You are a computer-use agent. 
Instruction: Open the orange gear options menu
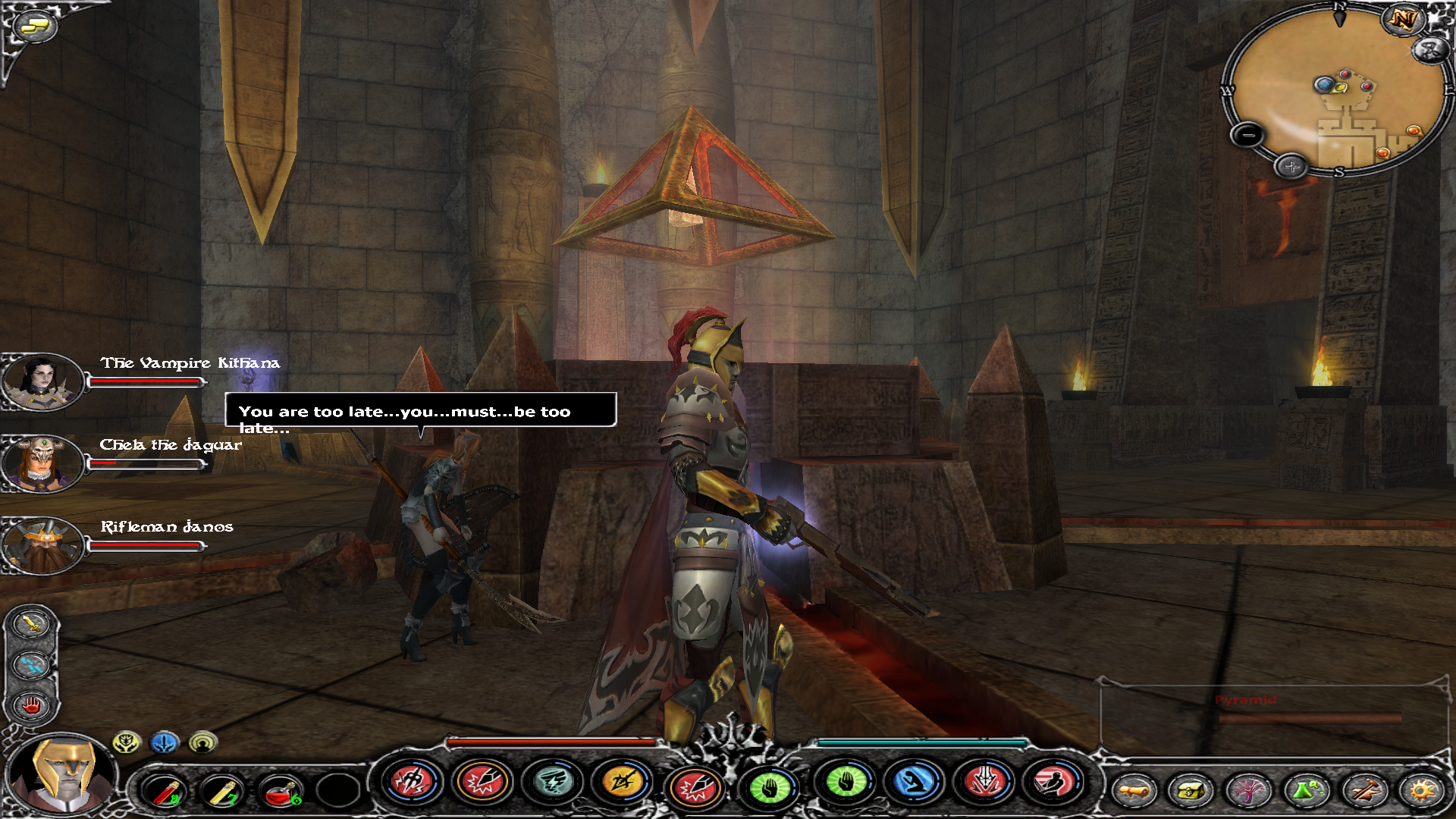point(1422,791)
